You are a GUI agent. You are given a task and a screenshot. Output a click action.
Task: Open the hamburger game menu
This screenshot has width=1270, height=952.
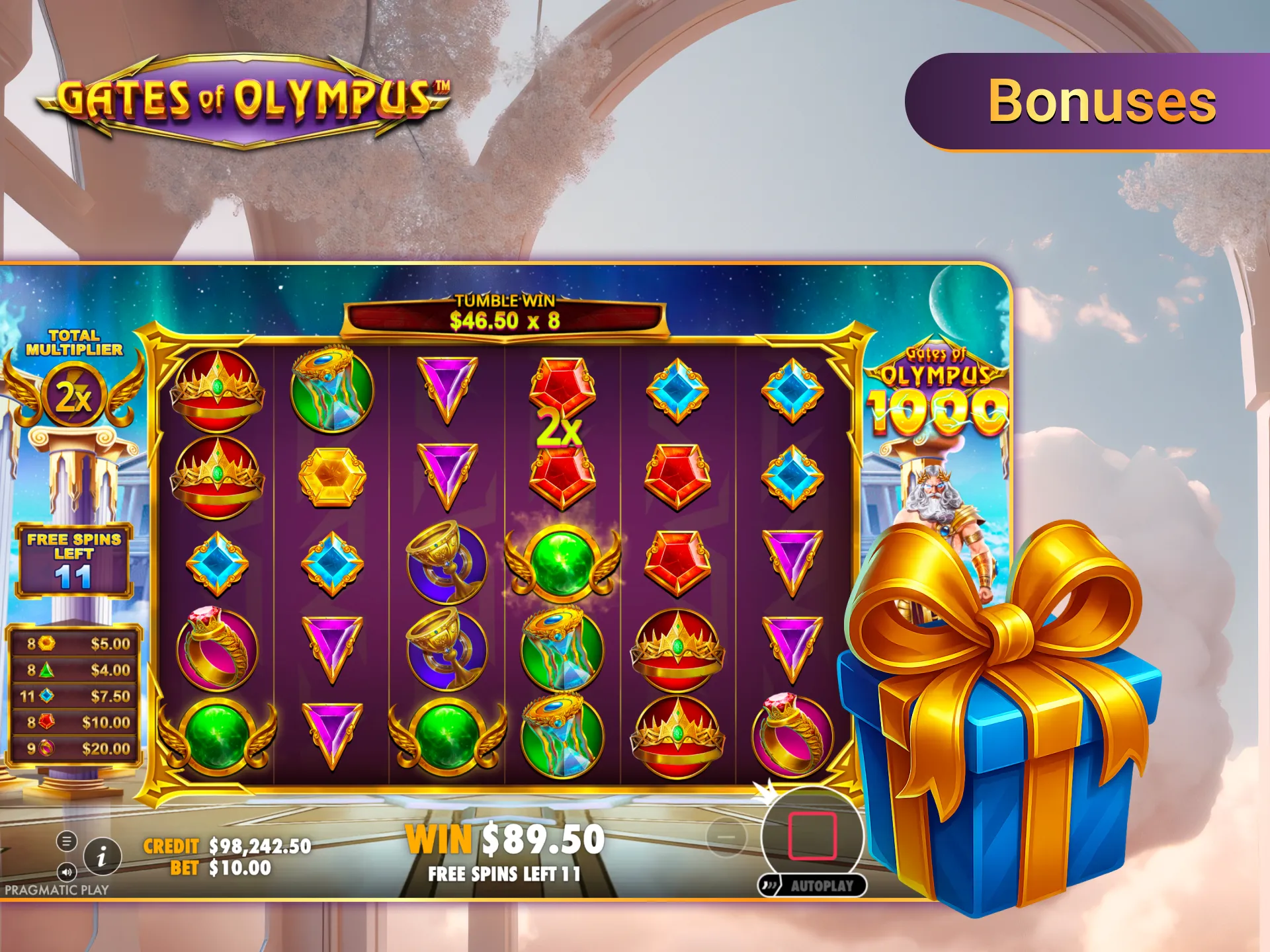coord(66,842)
